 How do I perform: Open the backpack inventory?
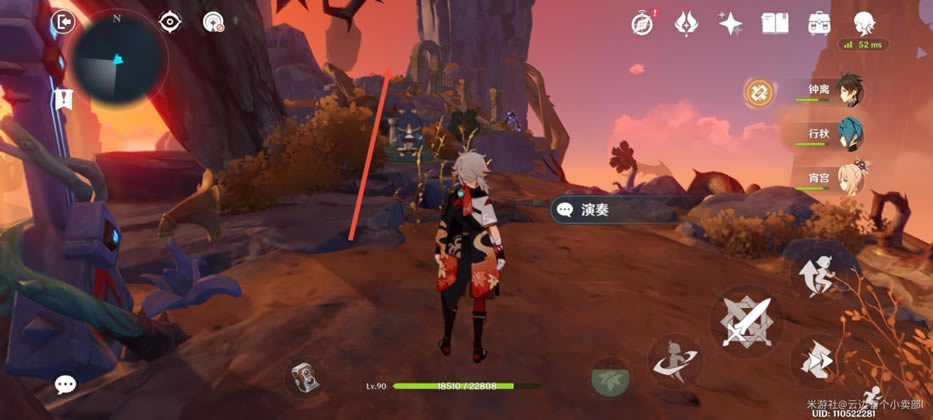tap(819, 23)
